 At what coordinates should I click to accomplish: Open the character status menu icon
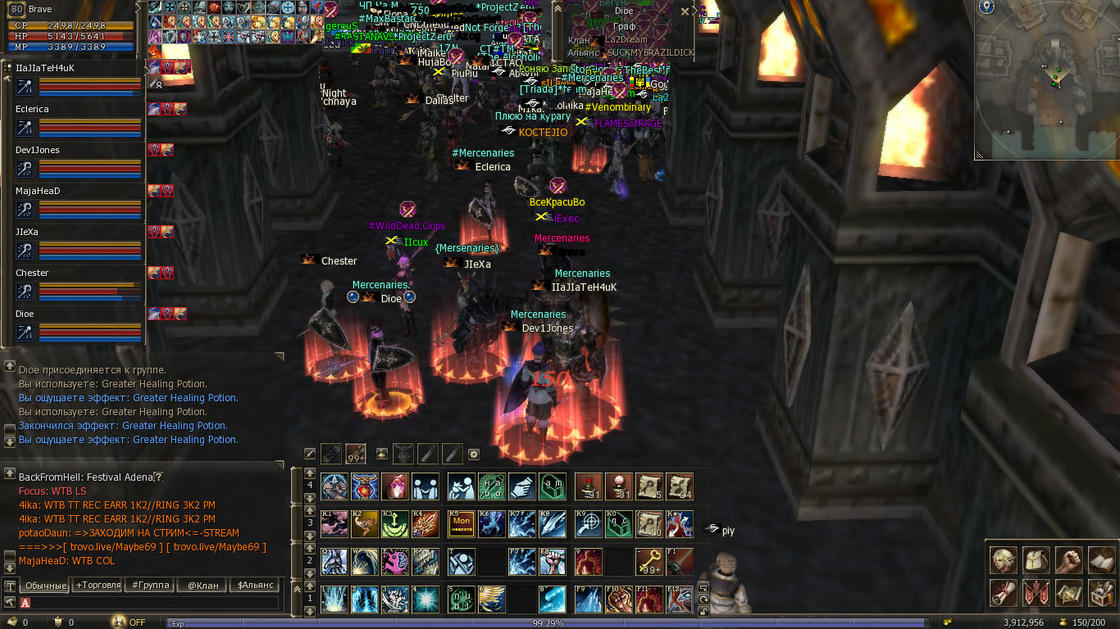point(1003,560)
